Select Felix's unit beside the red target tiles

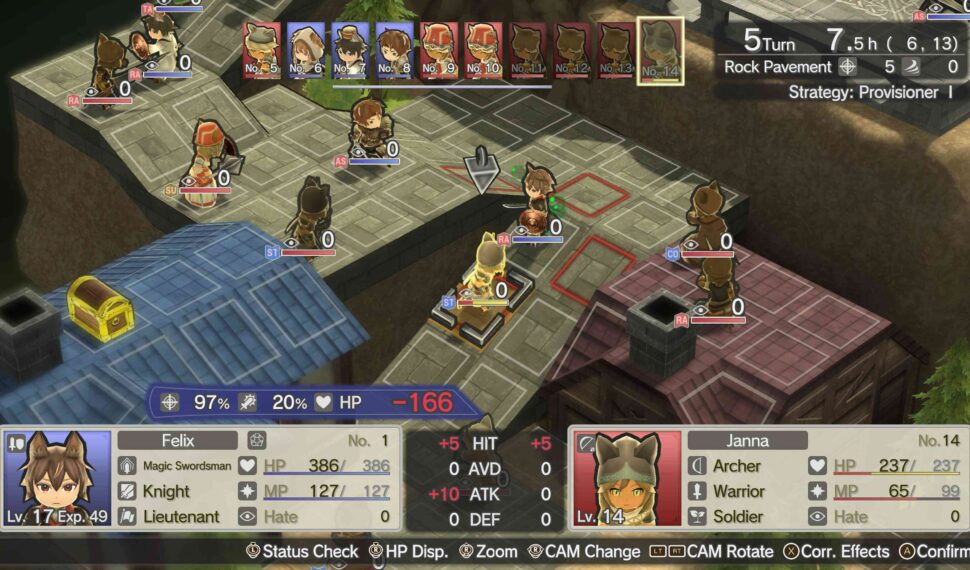[x=538, y=200]
